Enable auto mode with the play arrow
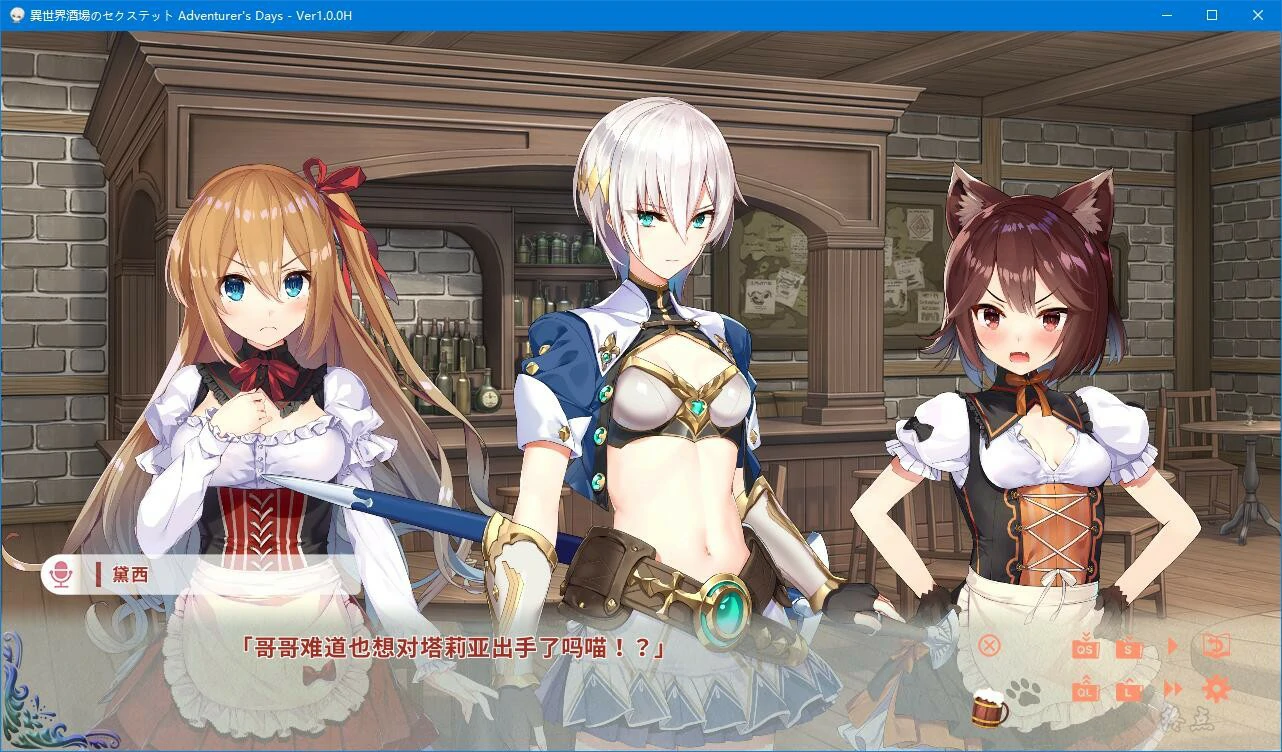Viewport: 1282px width, 752px height. (1171, 645)
